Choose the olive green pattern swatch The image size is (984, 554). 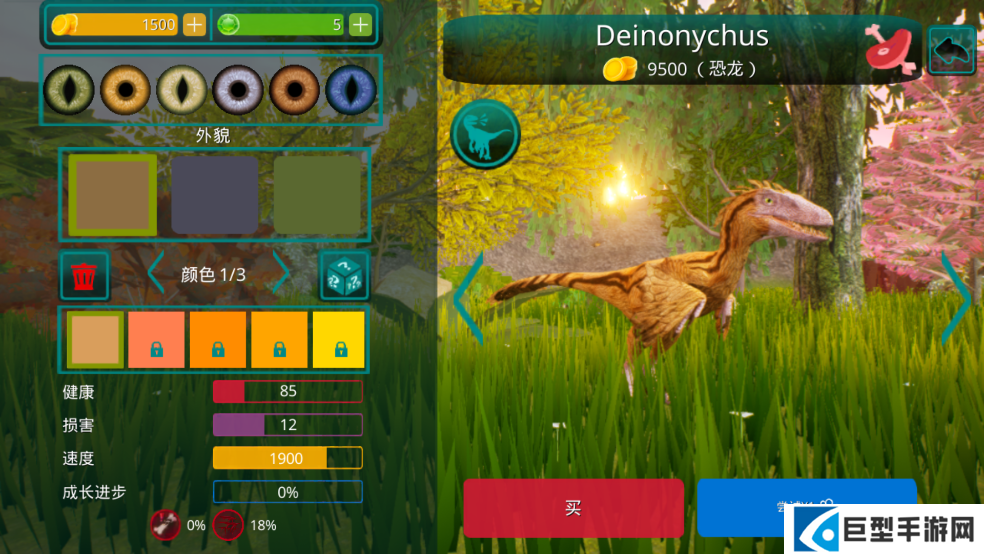[317, 195]
